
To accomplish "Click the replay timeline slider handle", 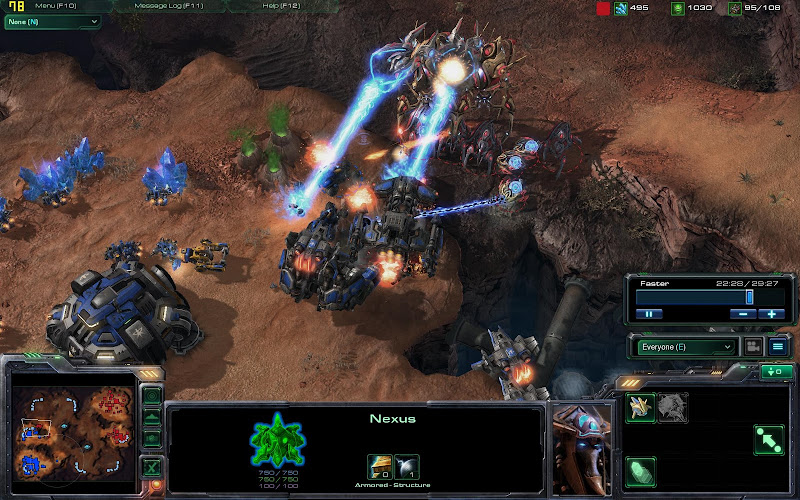I will (x=750, y=297).
